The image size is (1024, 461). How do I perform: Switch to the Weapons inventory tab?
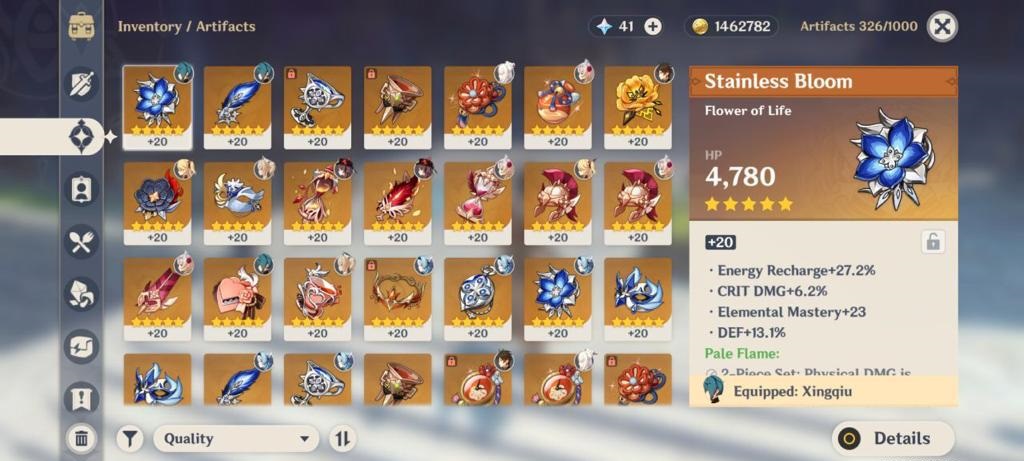pyautogui.click(x=82, y=83)
